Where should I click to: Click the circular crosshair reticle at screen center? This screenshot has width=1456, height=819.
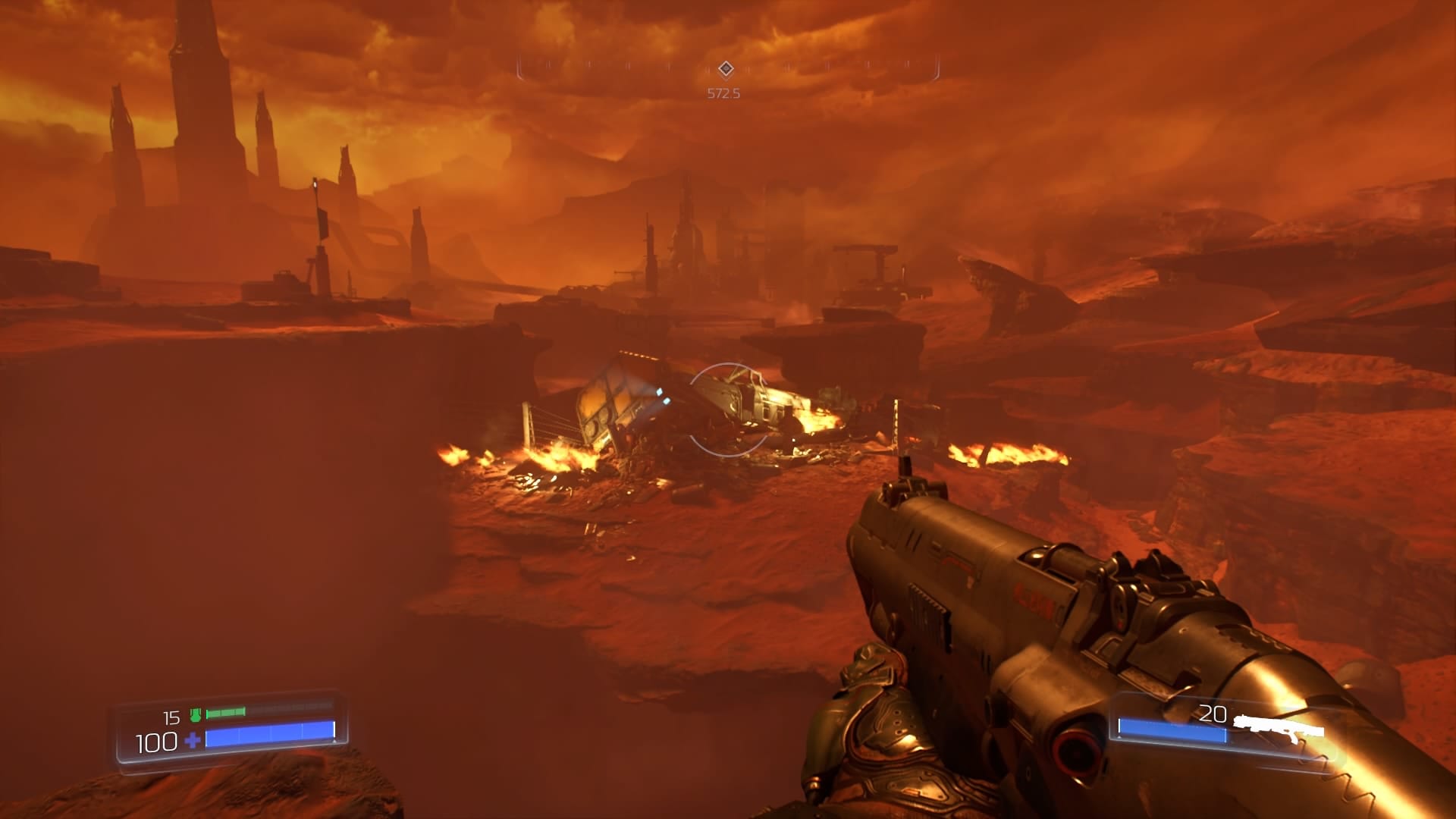726,409
